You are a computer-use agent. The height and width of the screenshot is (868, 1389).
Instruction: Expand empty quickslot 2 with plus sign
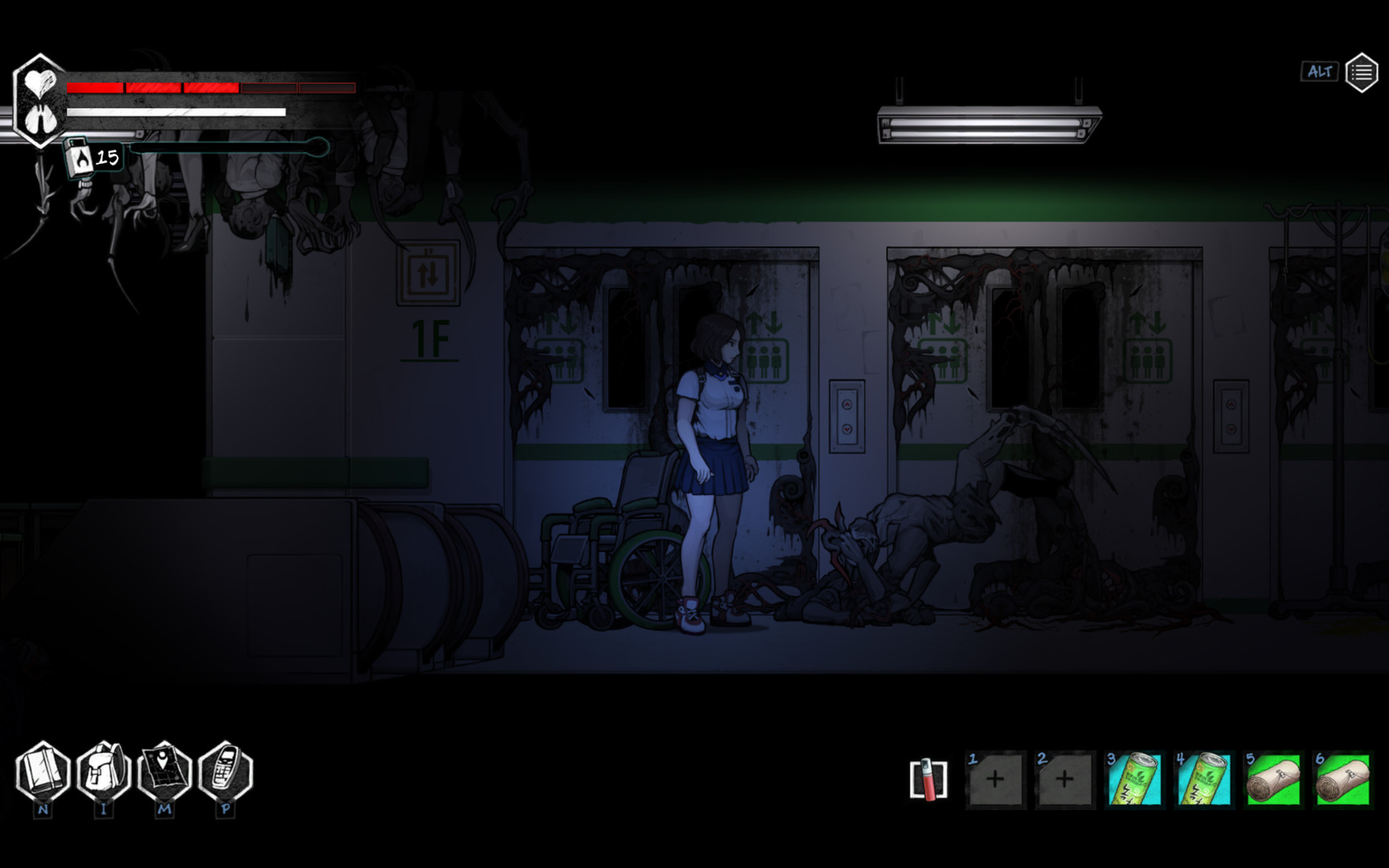click(1066, 780)
